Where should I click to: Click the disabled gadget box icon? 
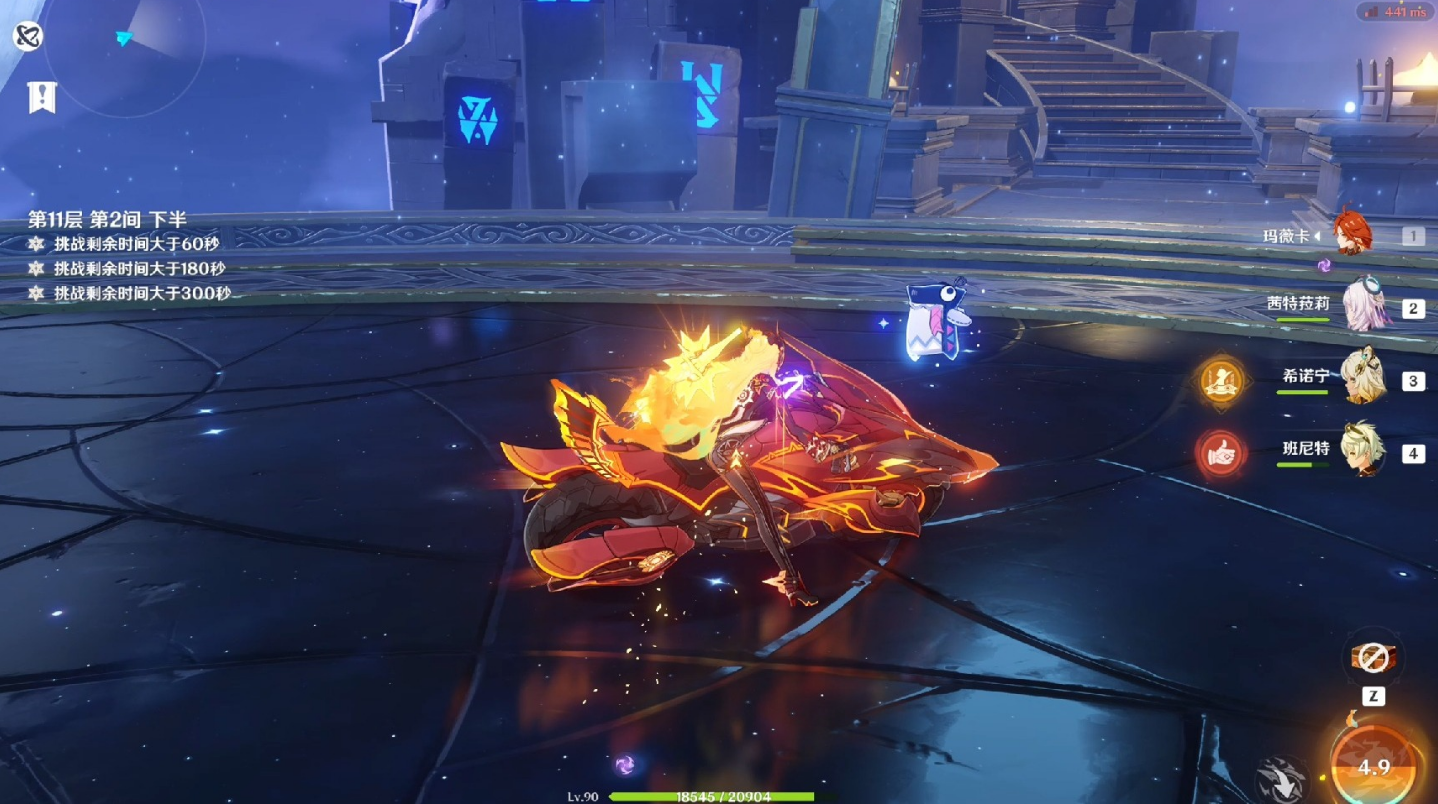[x=1373, y=657]
